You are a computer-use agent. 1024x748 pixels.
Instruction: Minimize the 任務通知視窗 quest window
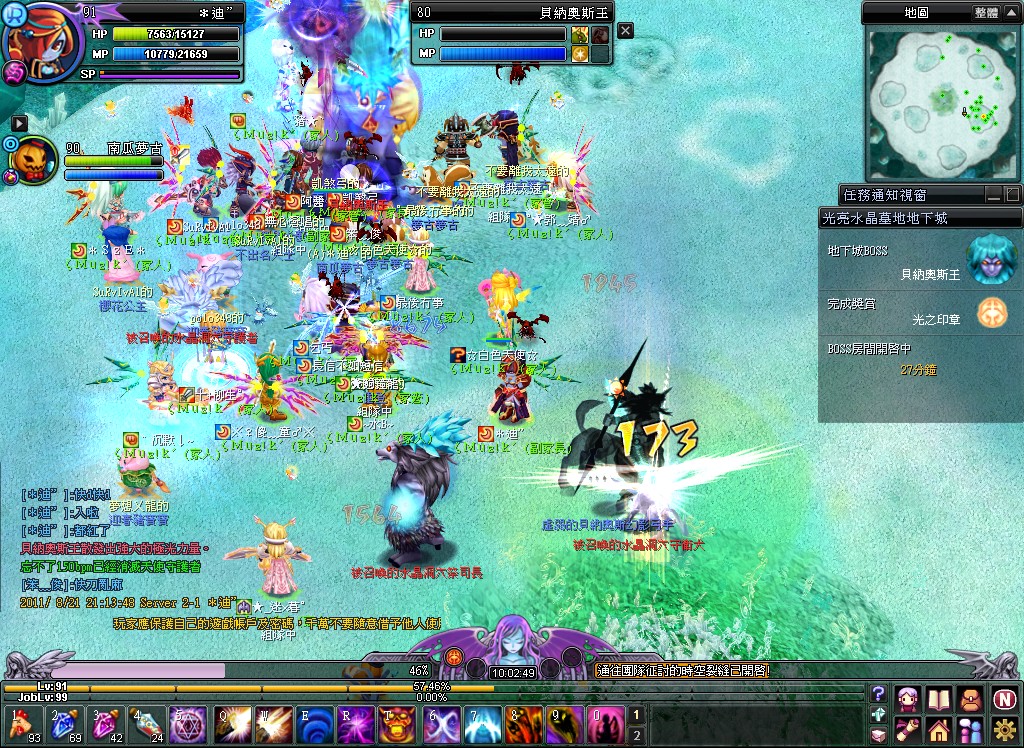(x=993, y=194)
